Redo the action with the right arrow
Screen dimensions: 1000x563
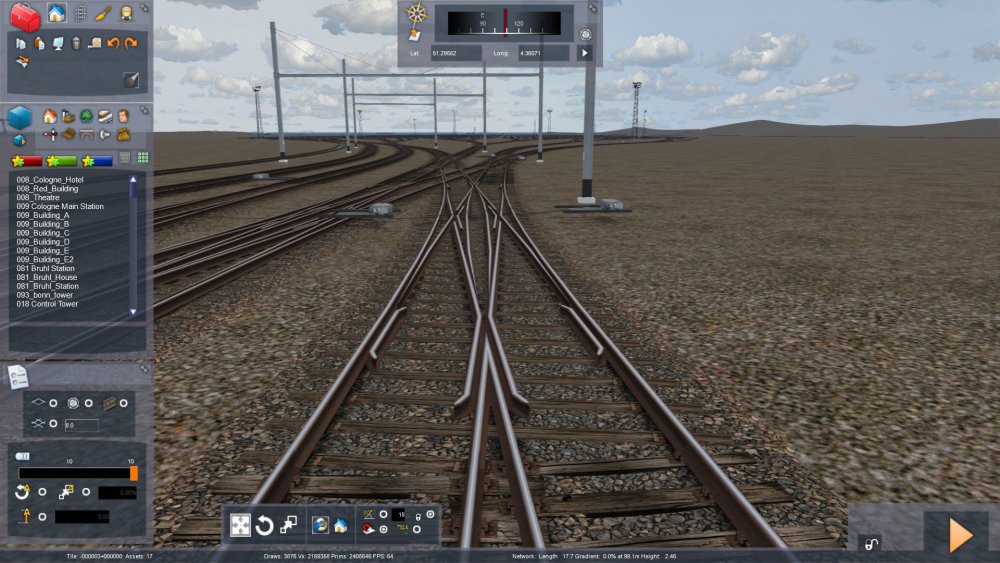point(131,43)
